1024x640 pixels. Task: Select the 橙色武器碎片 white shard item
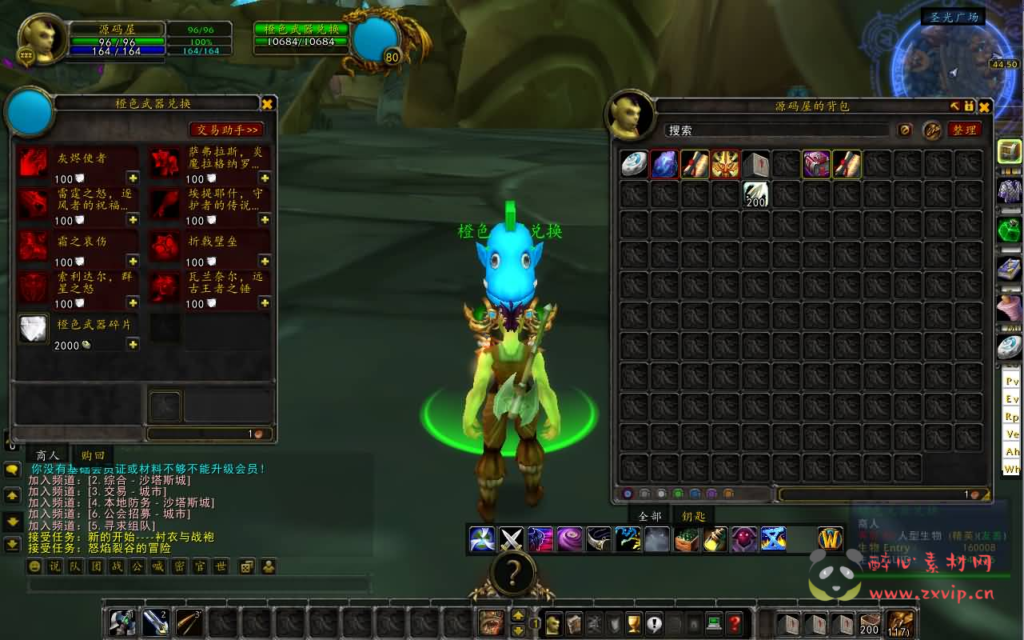coord(34,328)
